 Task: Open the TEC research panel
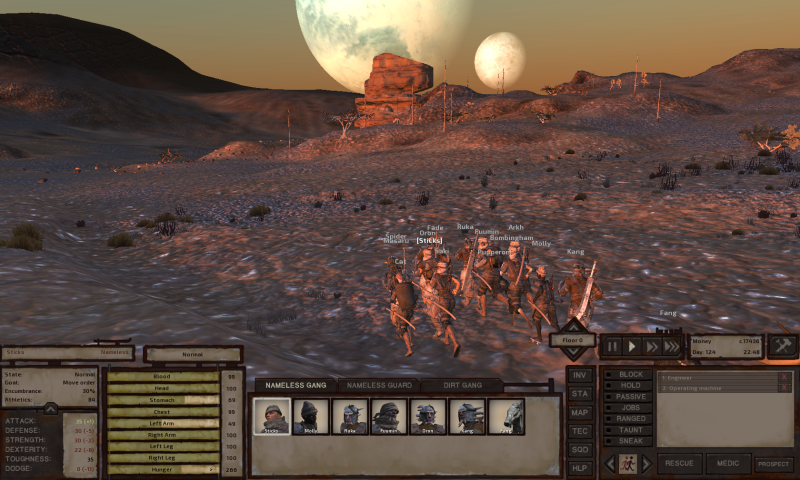pos(579,431)
